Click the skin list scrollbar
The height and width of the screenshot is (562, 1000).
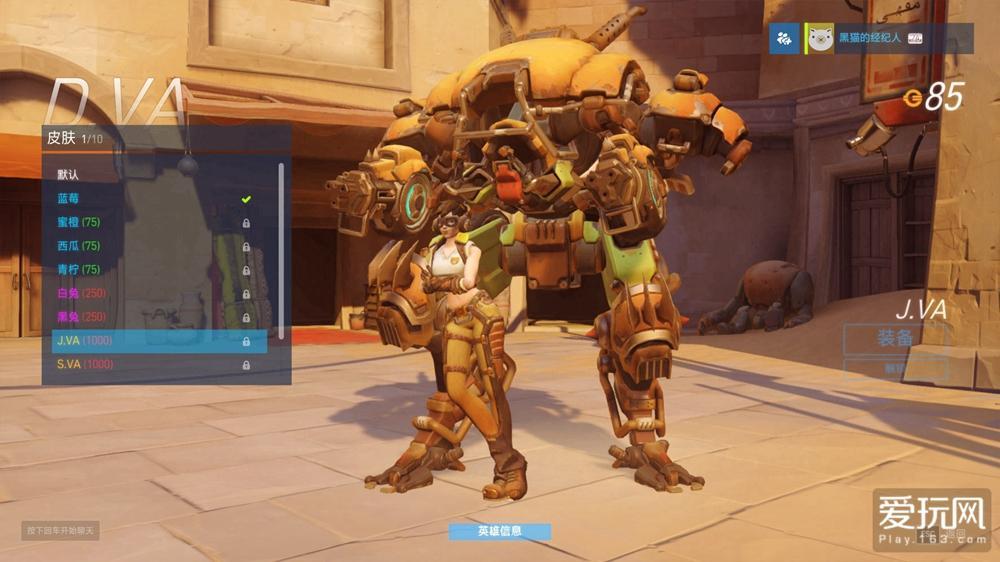281,250
